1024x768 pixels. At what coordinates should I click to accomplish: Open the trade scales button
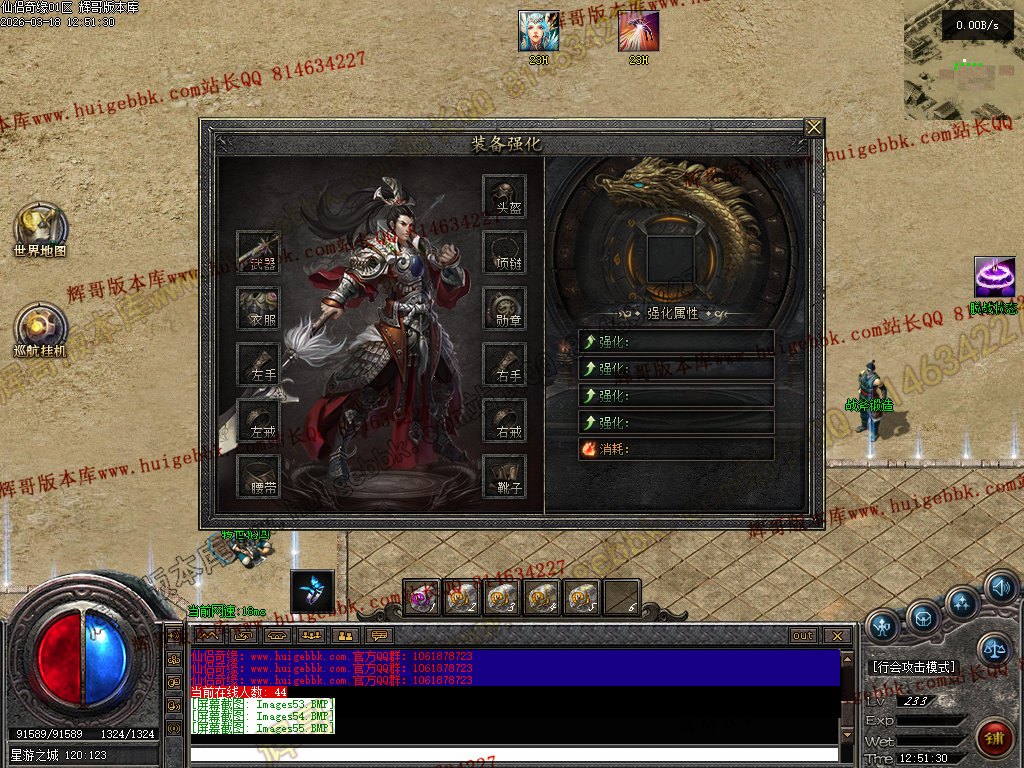pos(994,649)
